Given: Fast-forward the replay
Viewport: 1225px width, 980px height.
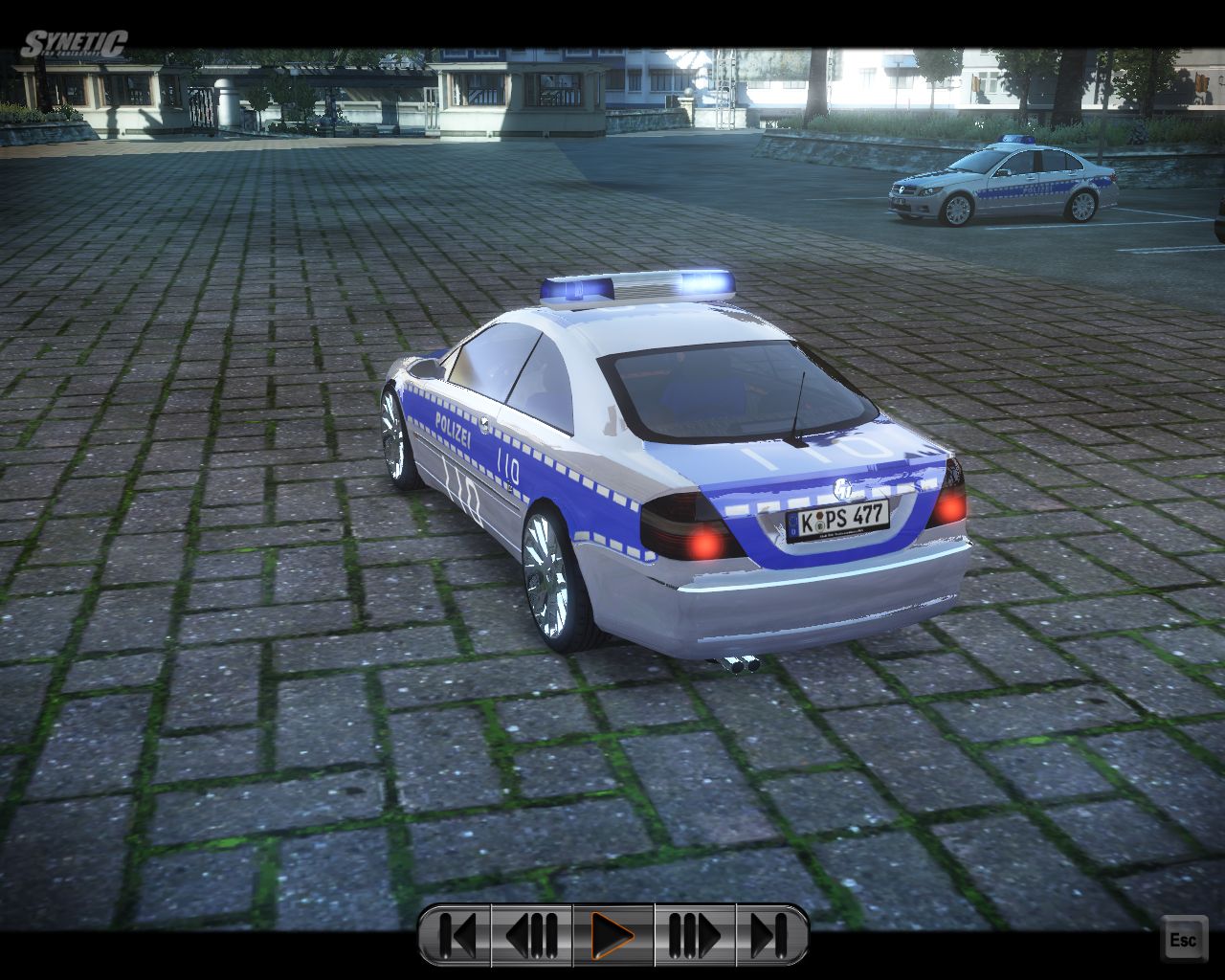Looking at the screenshot, I should (x=695, y=935).
